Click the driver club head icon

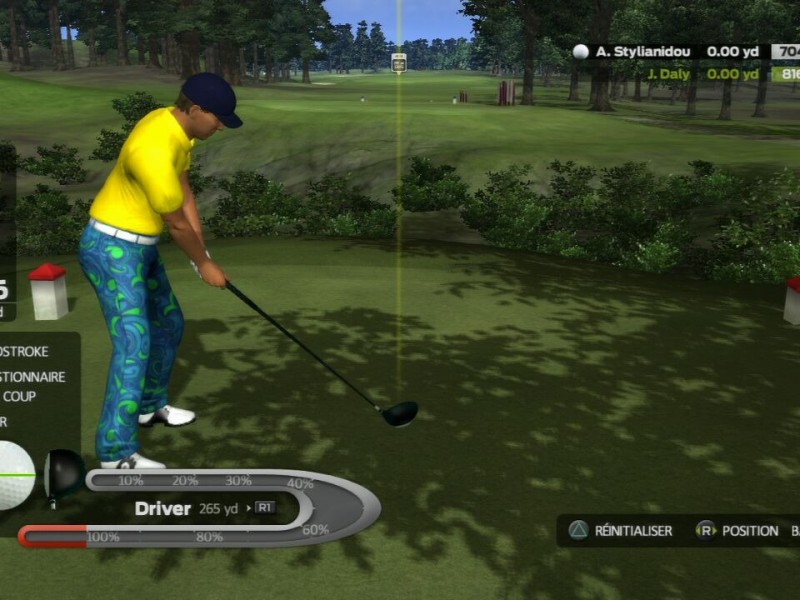point(64,472)
